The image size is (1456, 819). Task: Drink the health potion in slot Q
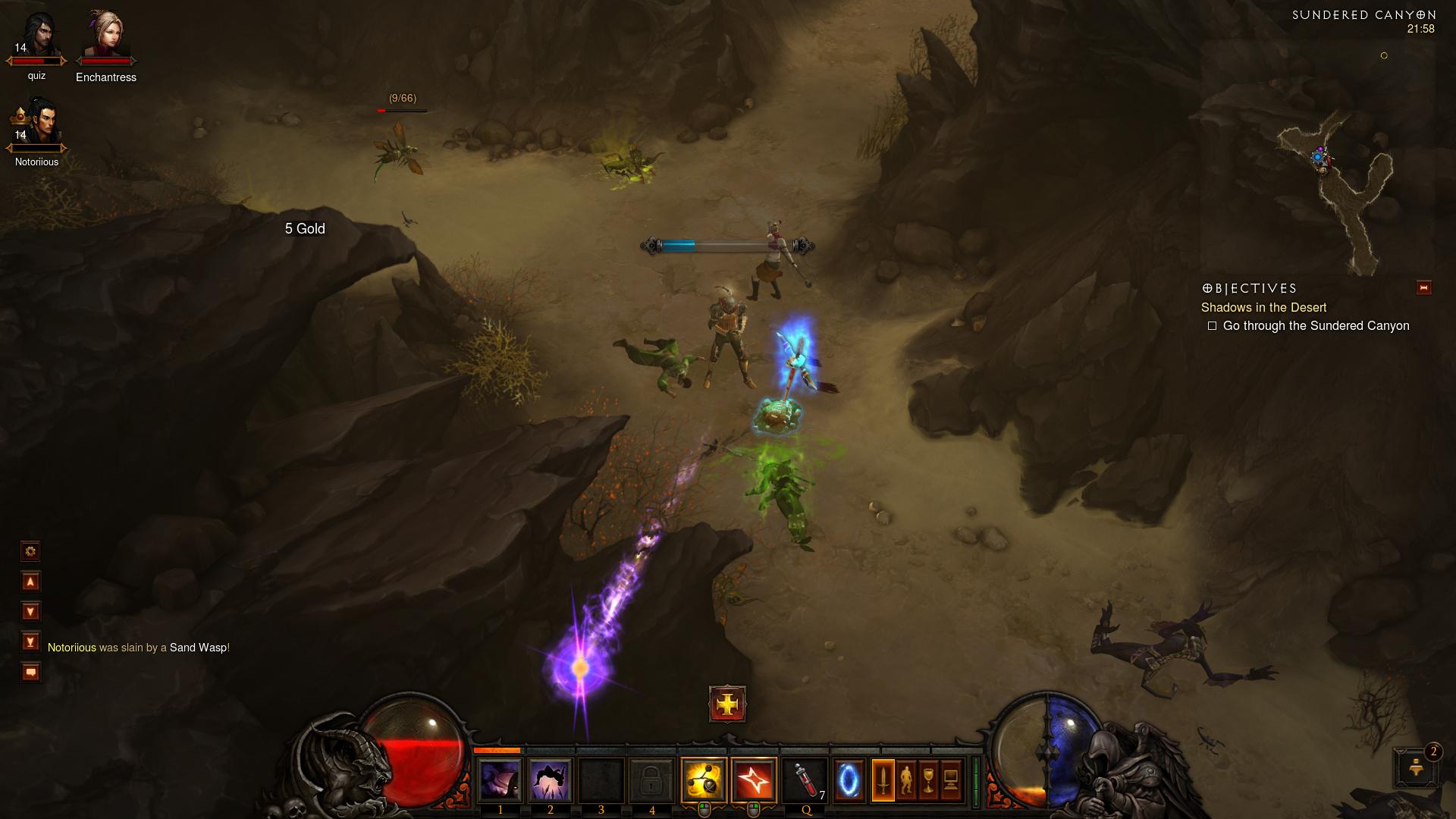[805, 780]
